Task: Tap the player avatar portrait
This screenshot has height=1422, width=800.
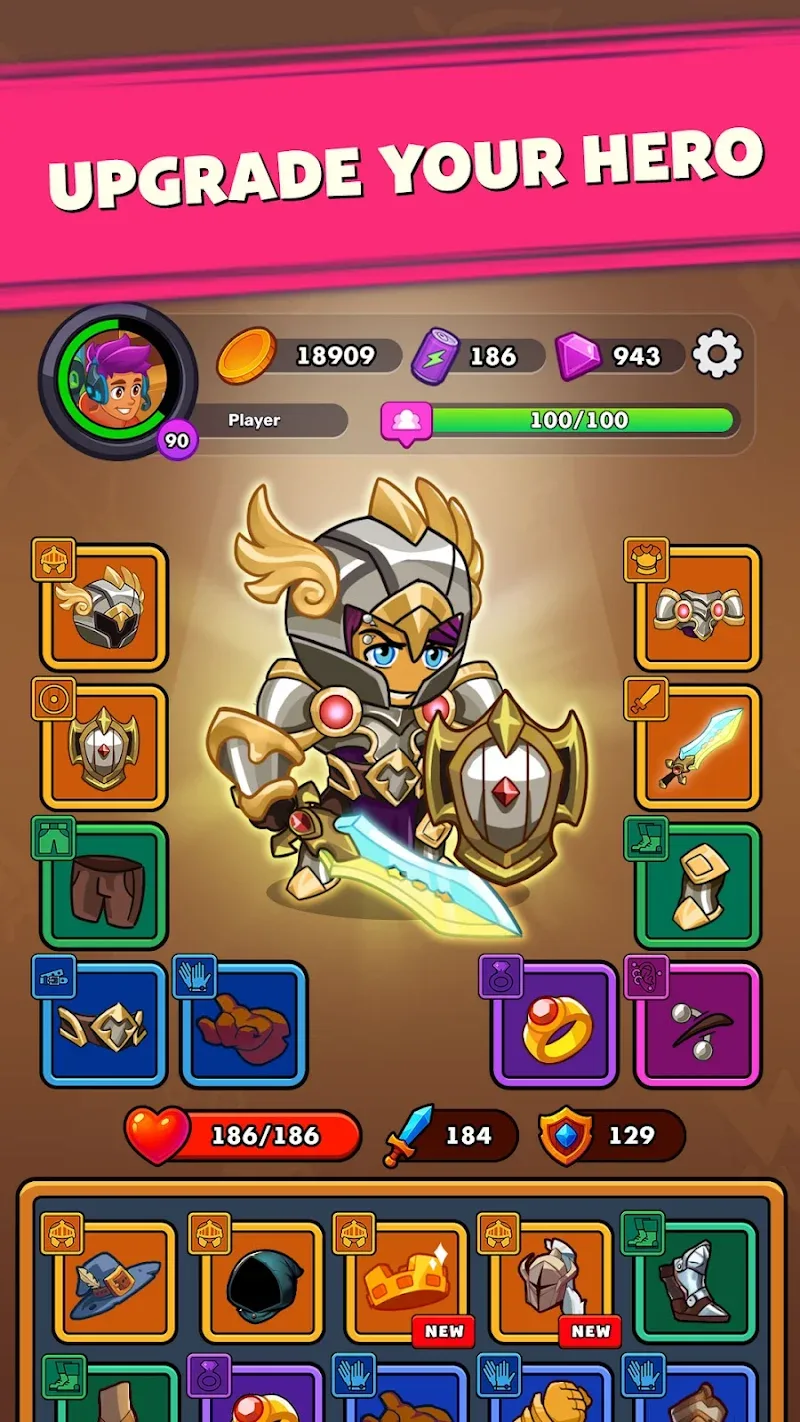Action: click(117, 380)
